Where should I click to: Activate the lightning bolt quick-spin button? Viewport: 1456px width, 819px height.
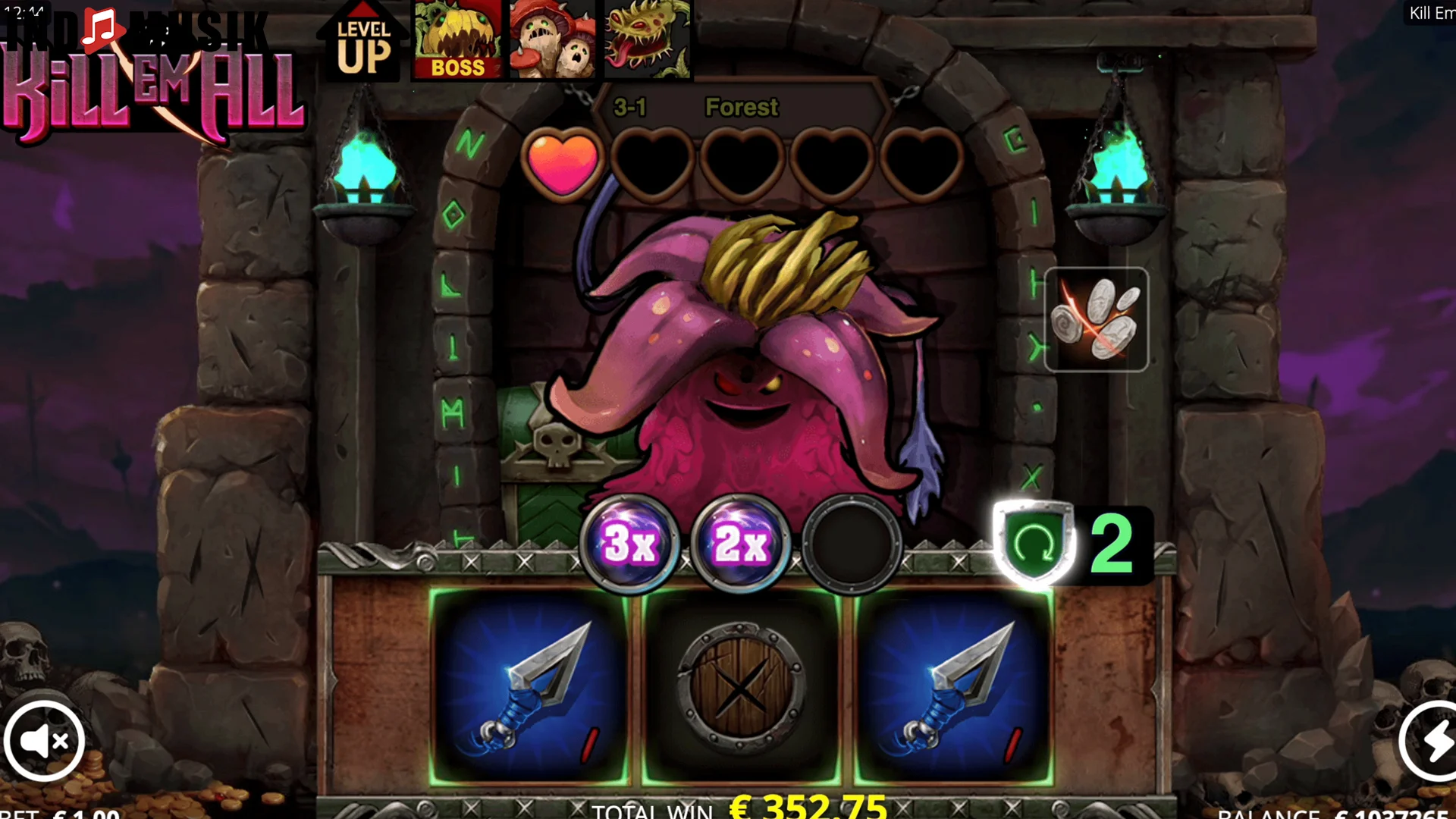(1432, 741)
